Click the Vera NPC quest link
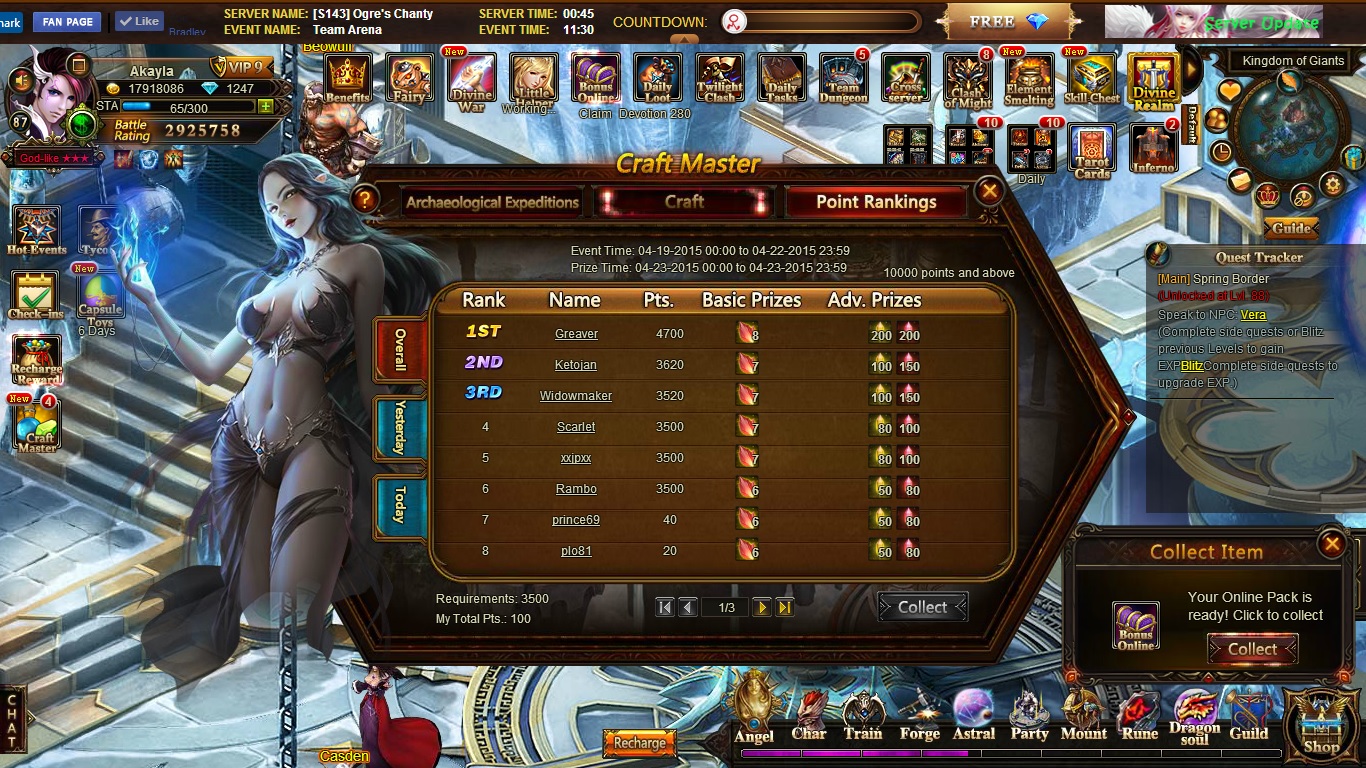 (x=1253, y=315)
